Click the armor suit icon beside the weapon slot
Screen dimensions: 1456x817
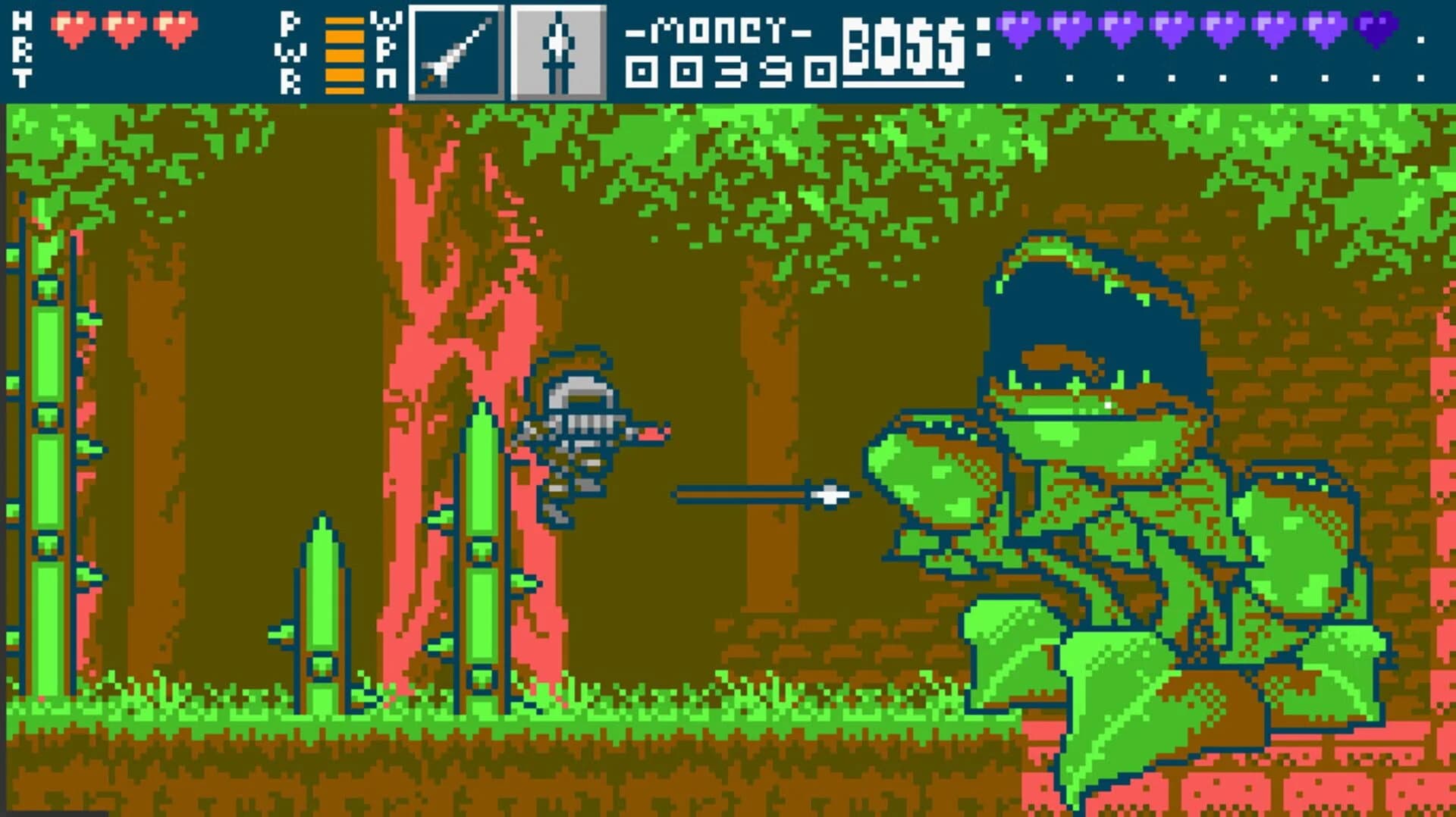(559, 51)
